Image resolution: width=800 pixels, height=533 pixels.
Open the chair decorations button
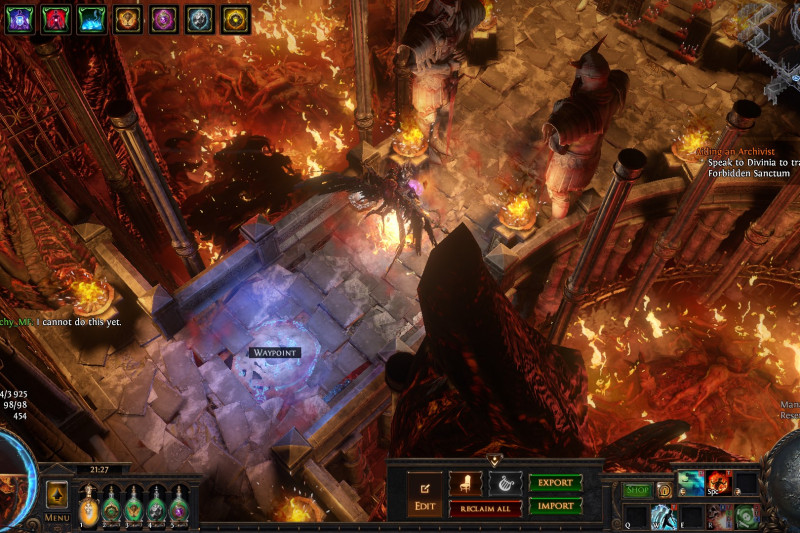point(465,483)
